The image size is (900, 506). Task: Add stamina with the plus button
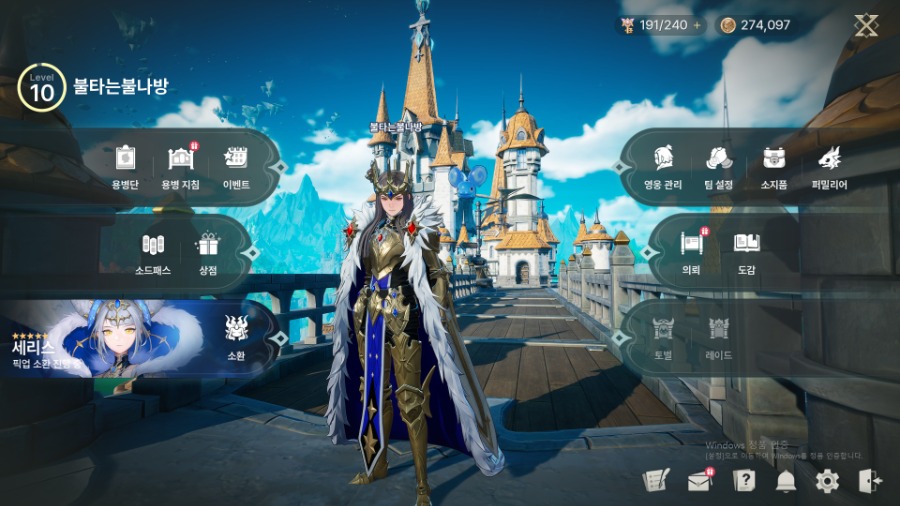tap(697, 25)
